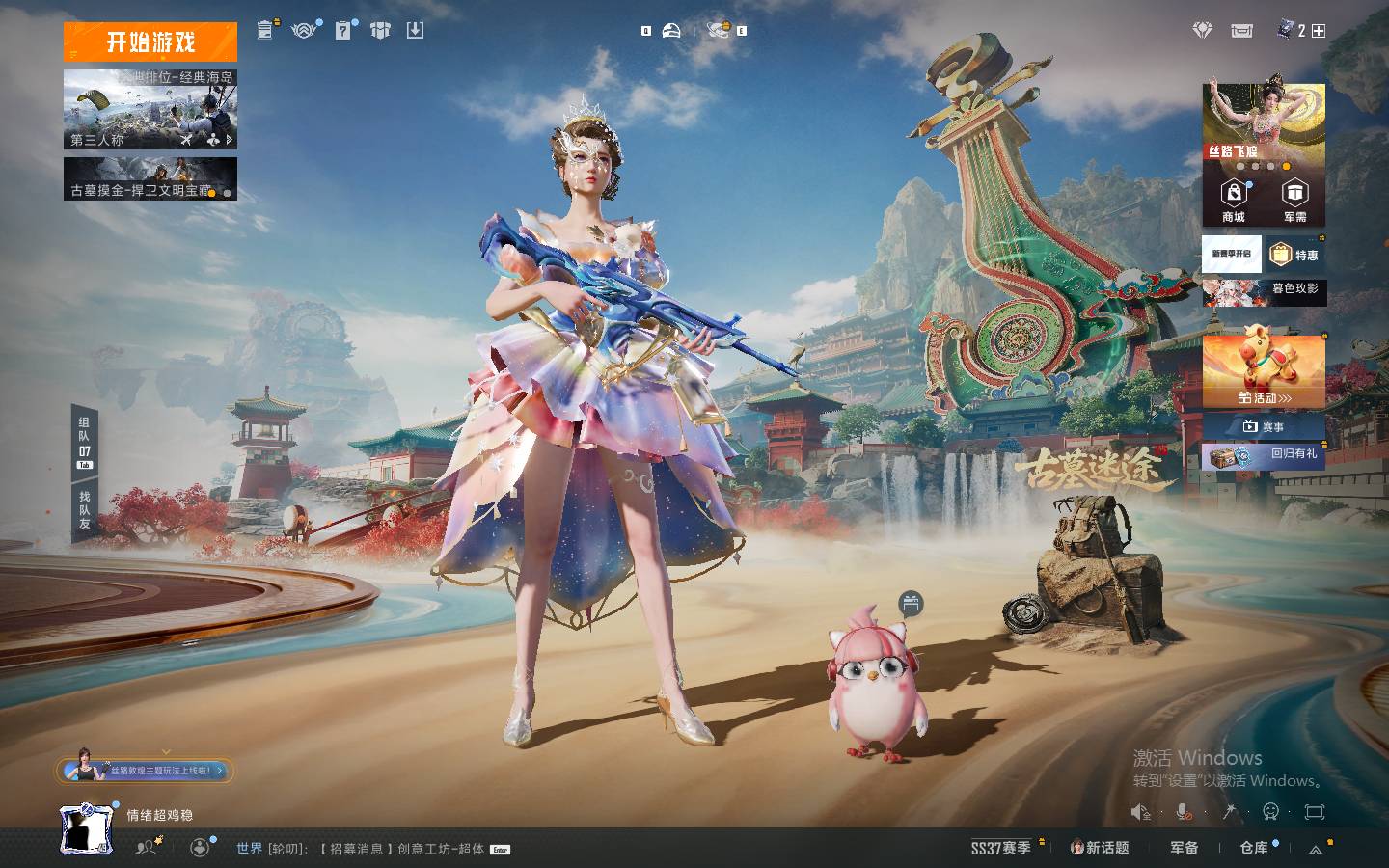Open the SS37赛季 season pass
This screenshot has width=1389, height=868.
1000,848
